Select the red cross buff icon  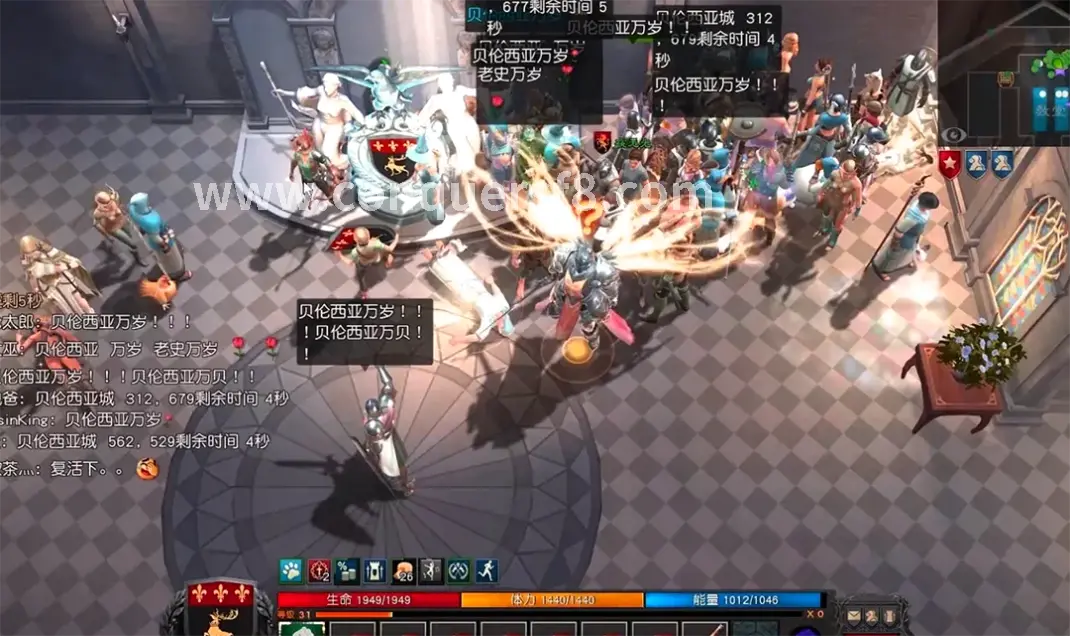click(319, 571)
